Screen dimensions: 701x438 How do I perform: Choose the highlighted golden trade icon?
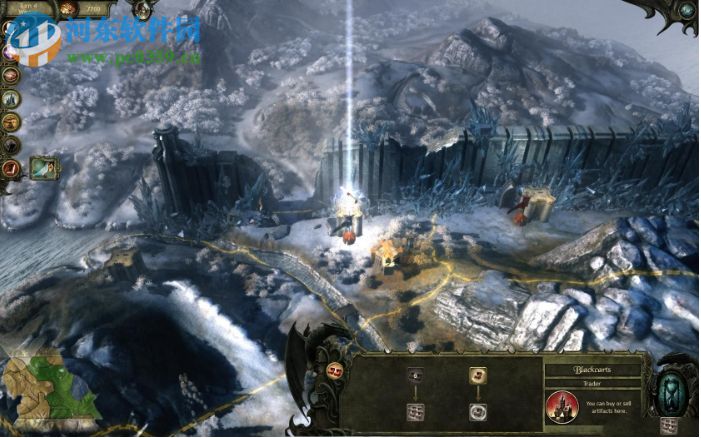[478, 376]
